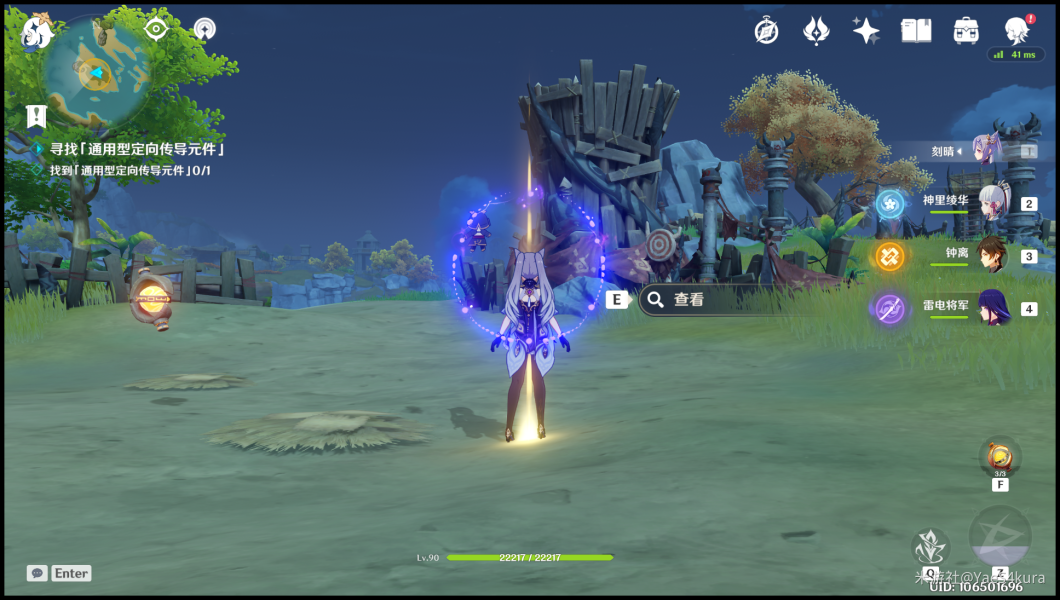Open the map from the minimap

(x=95, y=70)
